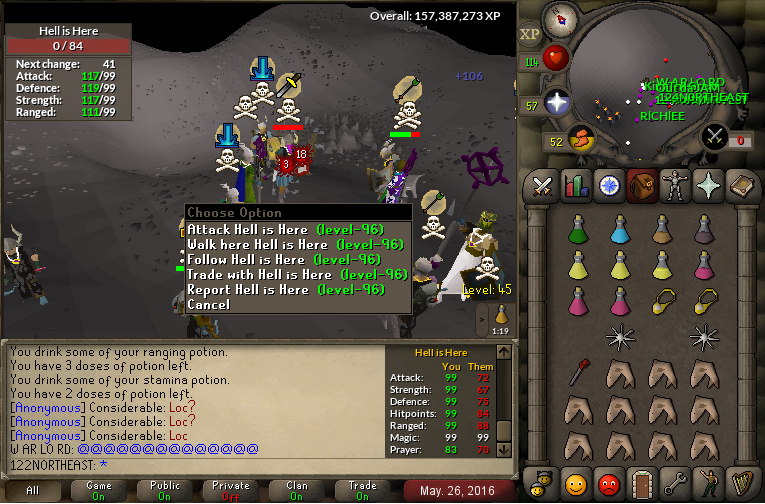This screenshot has height=504, width=765.
Task: Switch to the Stats bar-chart tab
Action: tap(575, 186)
